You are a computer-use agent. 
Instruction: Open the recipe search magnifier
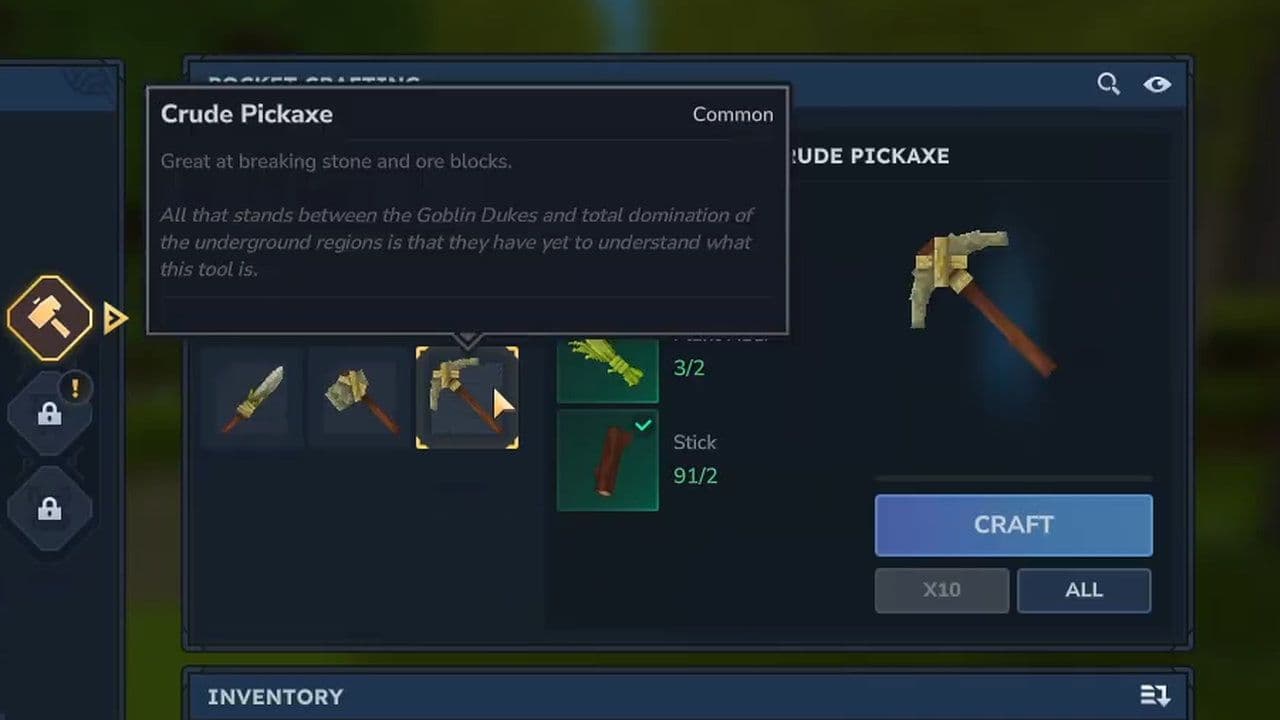coord(1108,84)
